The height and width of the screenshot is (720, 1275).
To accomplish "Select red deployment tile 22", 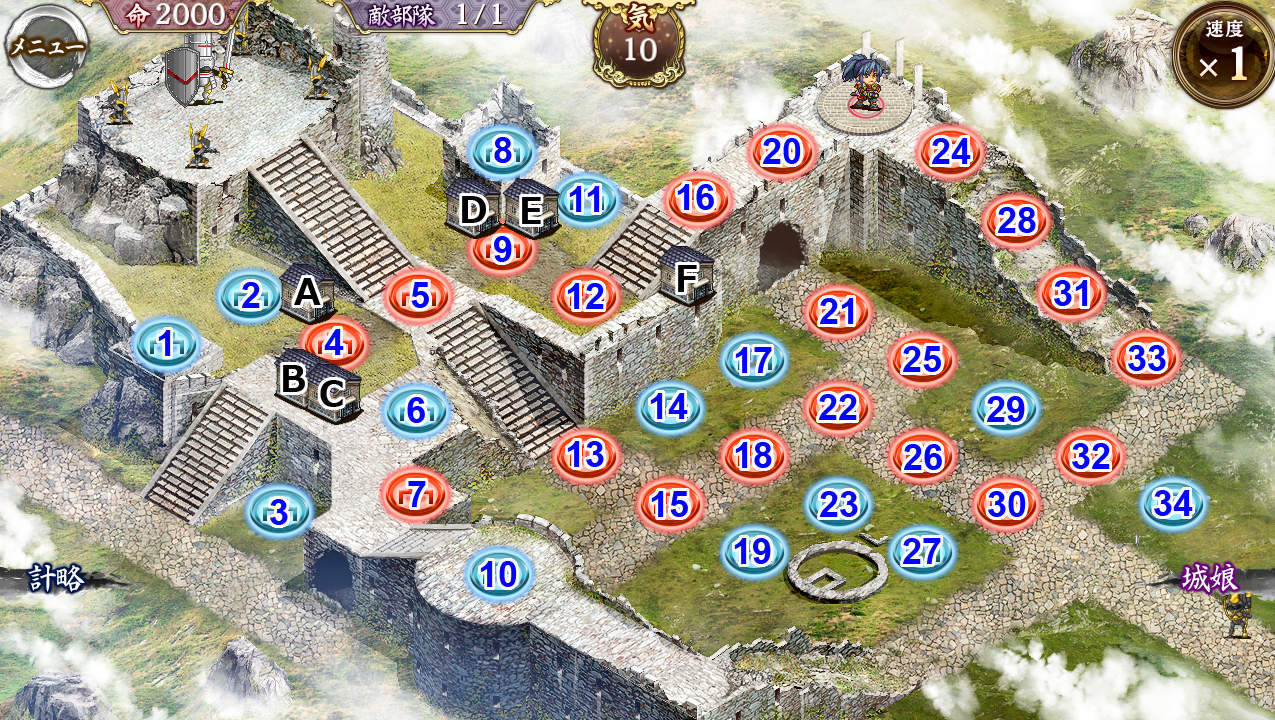I will click(838, 407).
